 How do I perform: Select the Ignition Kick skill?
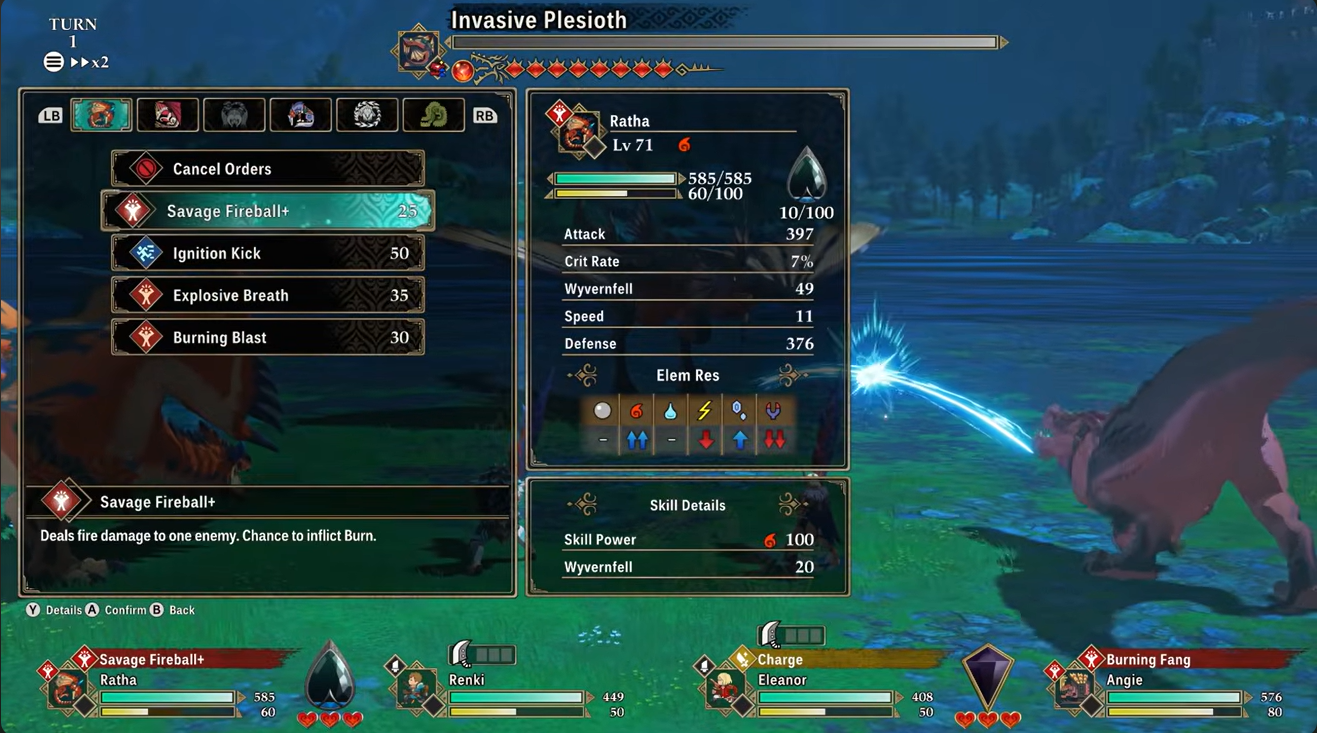point(268,253)
